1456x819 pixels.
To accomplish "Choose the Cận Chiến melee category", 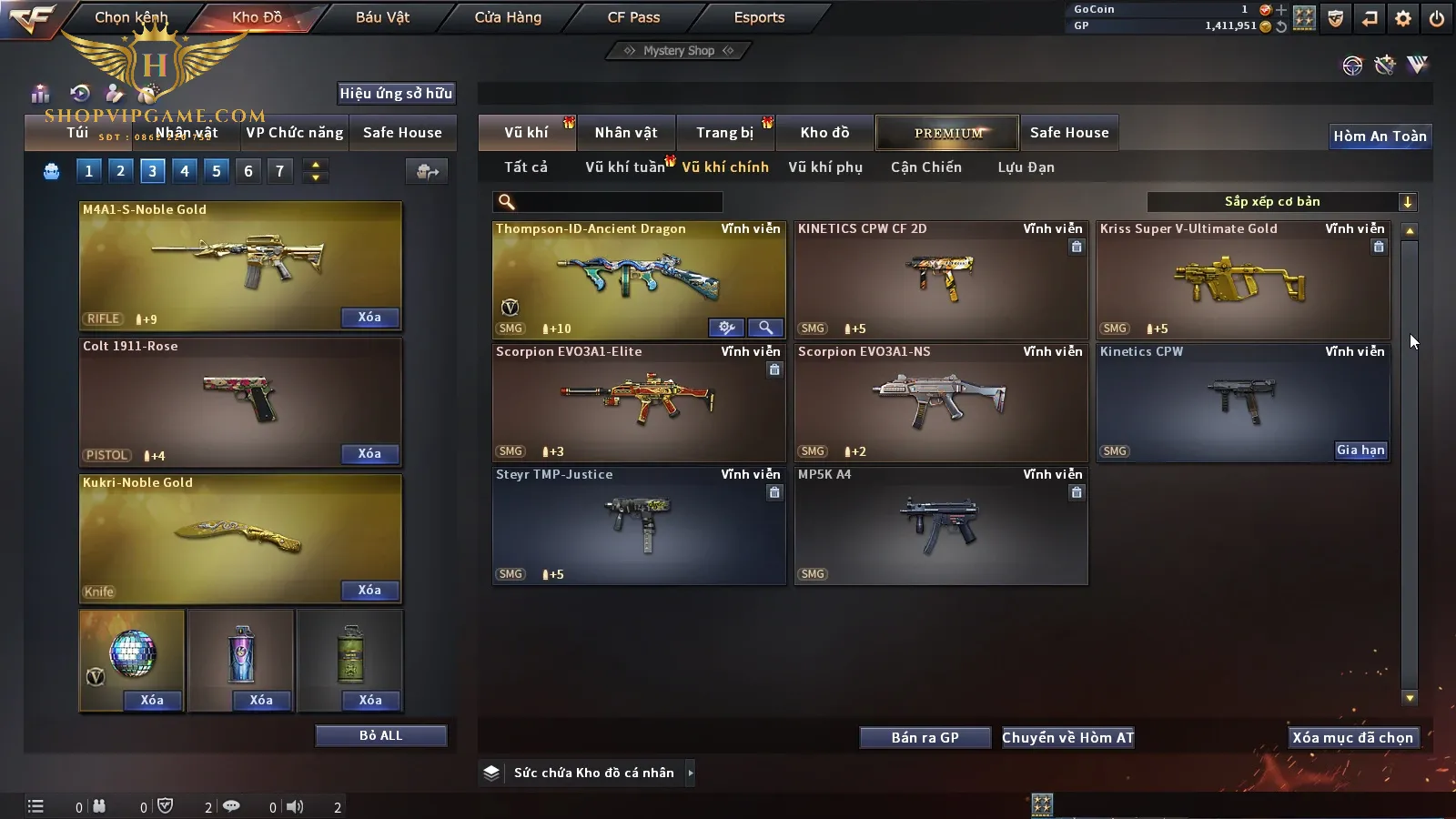I will click(x=925, y=167).
